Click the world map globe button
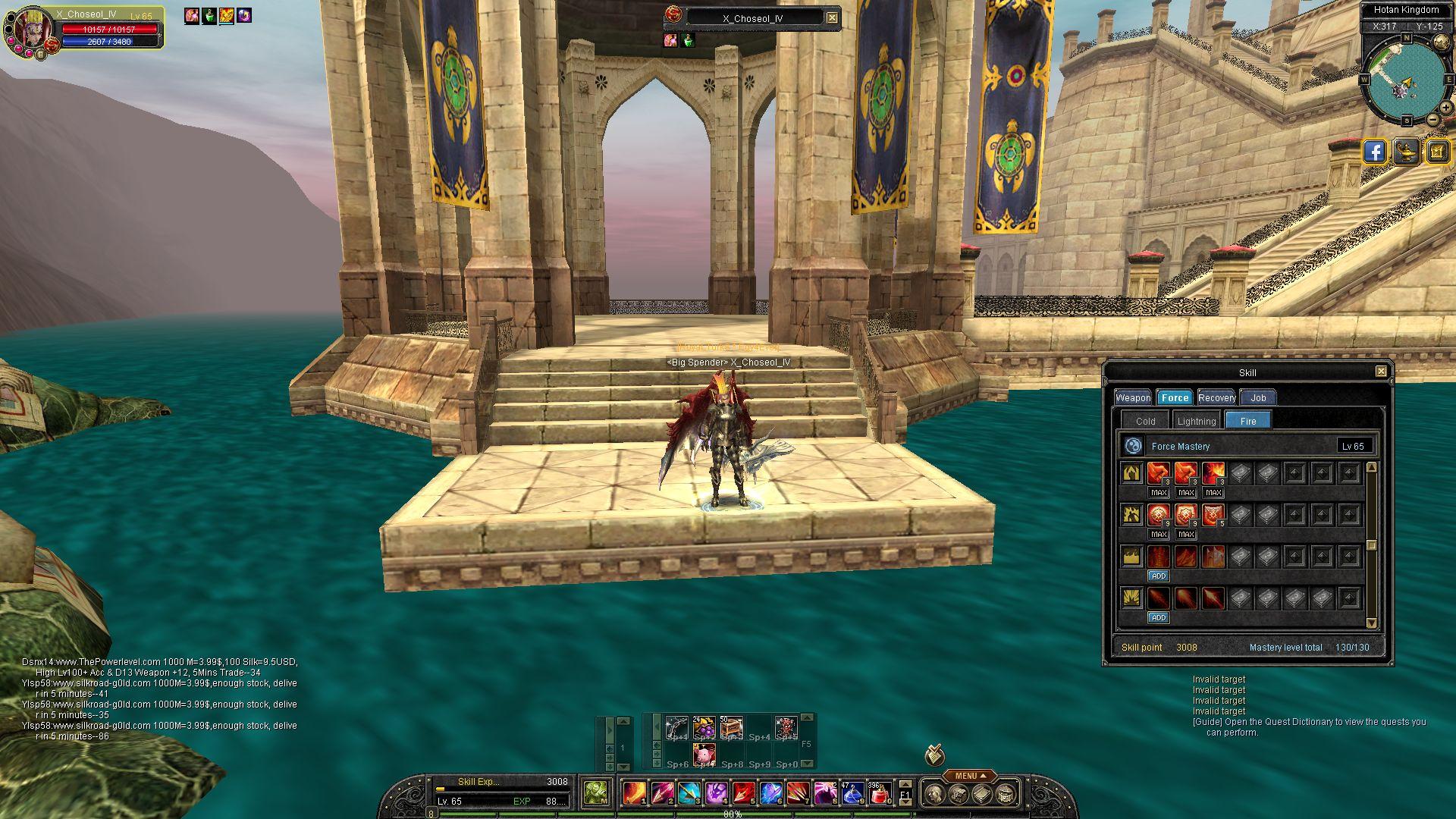 (1442, 44)
